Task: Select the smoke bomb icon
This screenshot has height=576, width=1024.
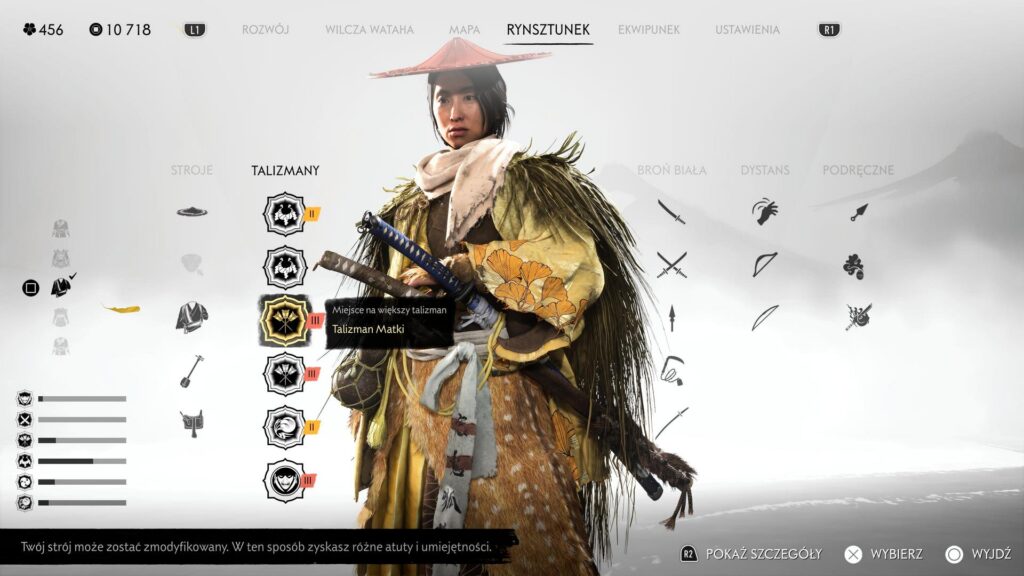Action: [x=853, y=266]
